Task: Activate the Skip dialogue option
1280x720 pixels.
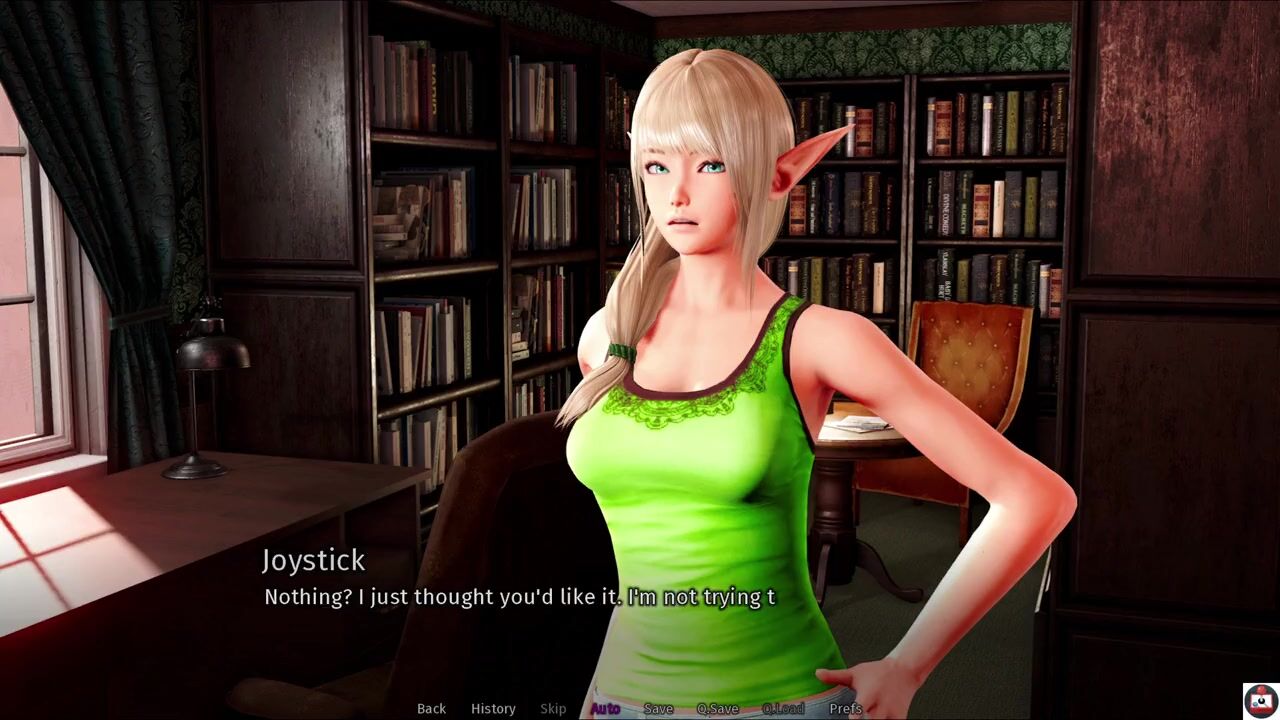Action: coord(553,708)
